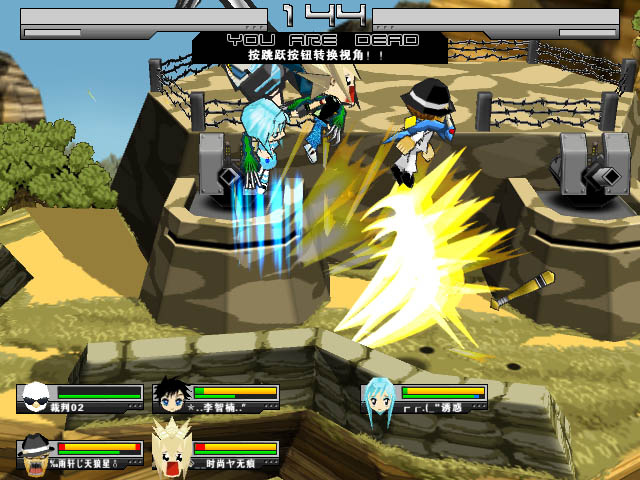Select the fedora hat player portrait
Screen dimensions: 640x480
pyautogui.click(x=38, y=451)
